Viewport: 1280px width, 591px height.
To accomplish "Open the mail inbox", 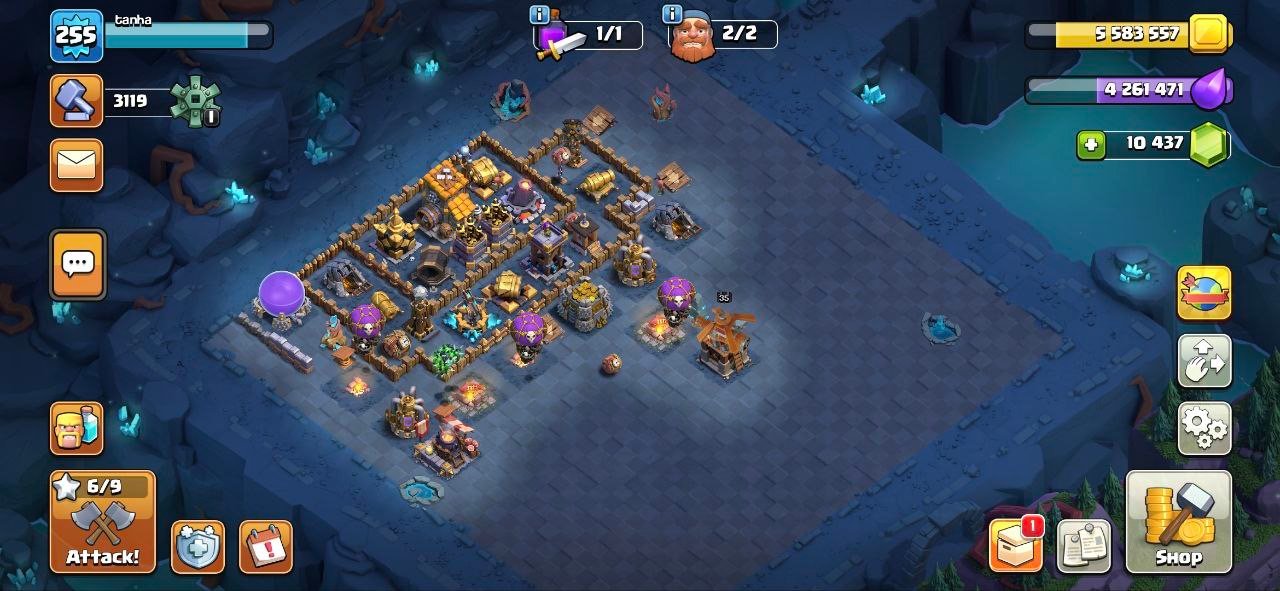I will click(x=77, y=164).
